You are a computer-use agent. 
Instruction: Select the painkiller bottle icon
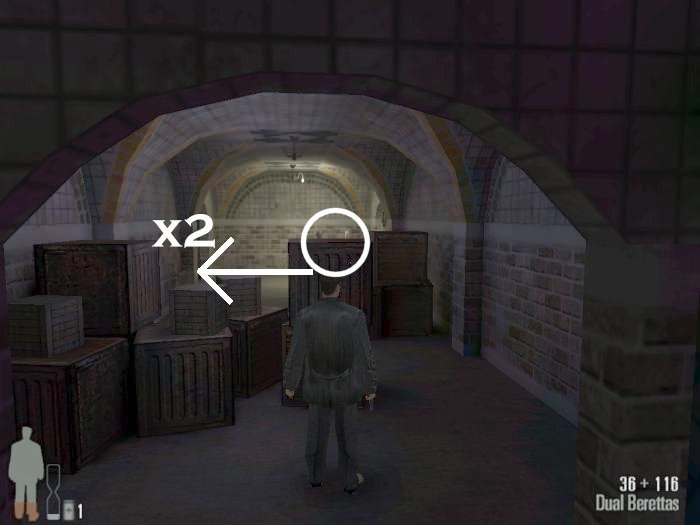tap(68, 511)
